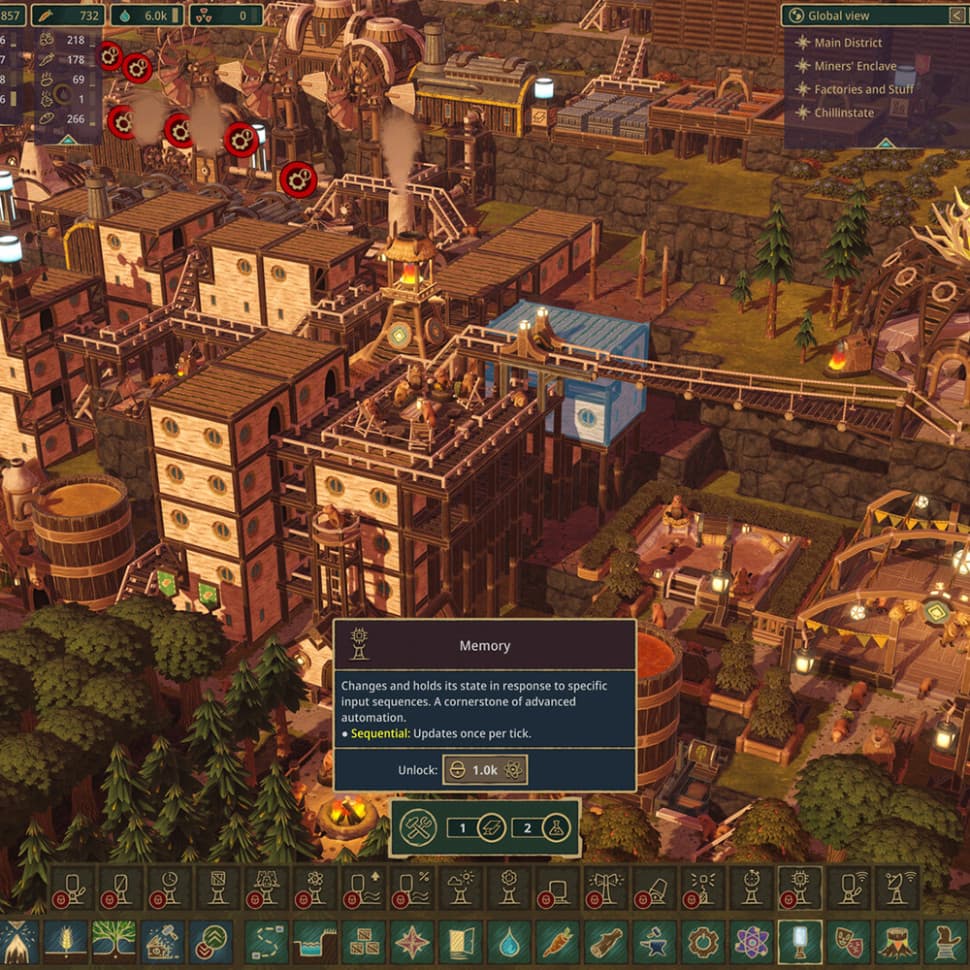
Task: Choose the water drop building category
Action: coord(510,942)
